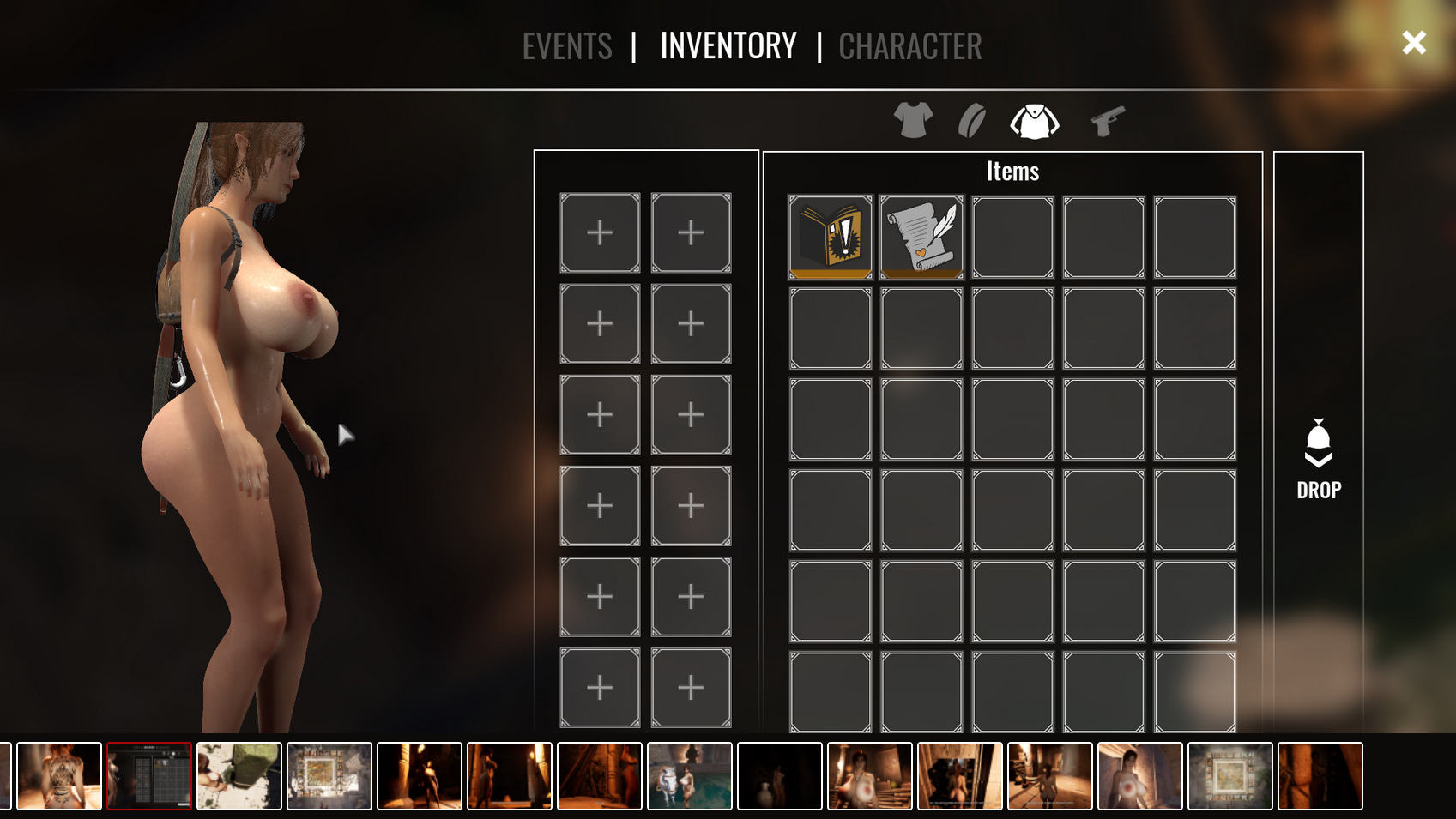Close the inventory screen
This screenshot has height=819, width=1456.
[1413, 43]
